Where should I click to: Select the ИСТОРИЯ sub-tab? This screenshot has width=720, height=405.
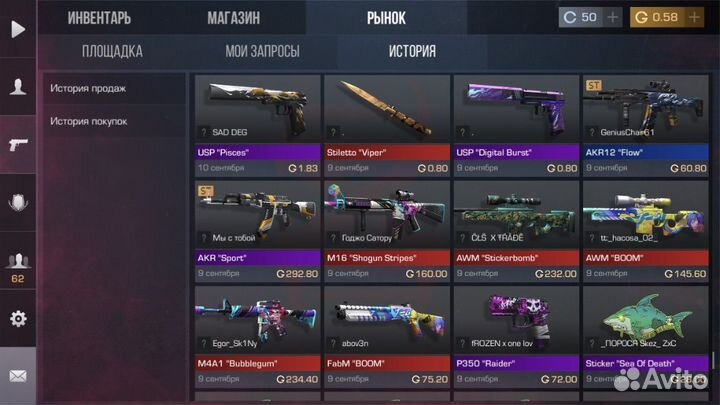[412, 52]
